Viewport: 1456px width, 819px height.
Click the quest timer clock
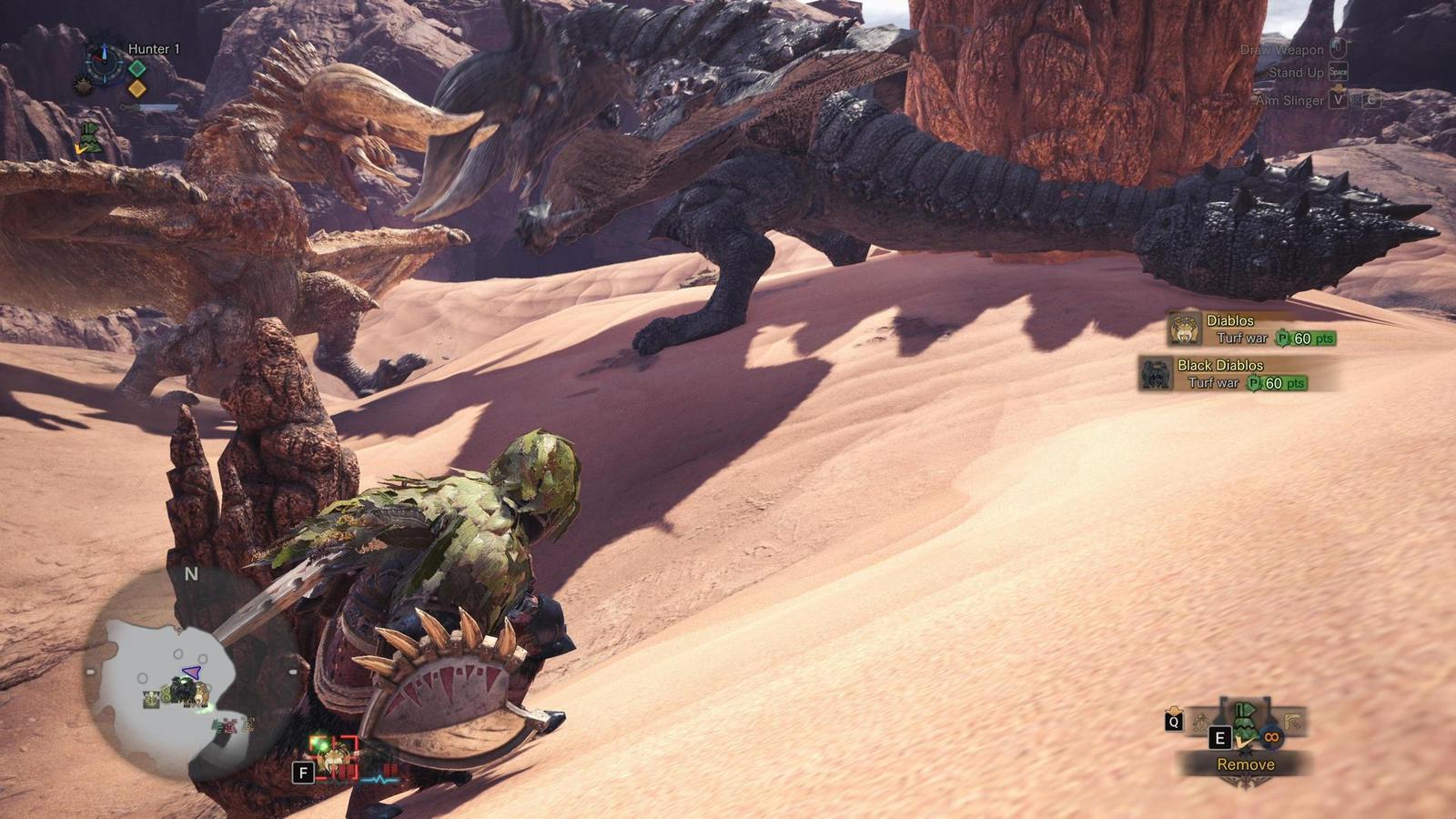103,63
